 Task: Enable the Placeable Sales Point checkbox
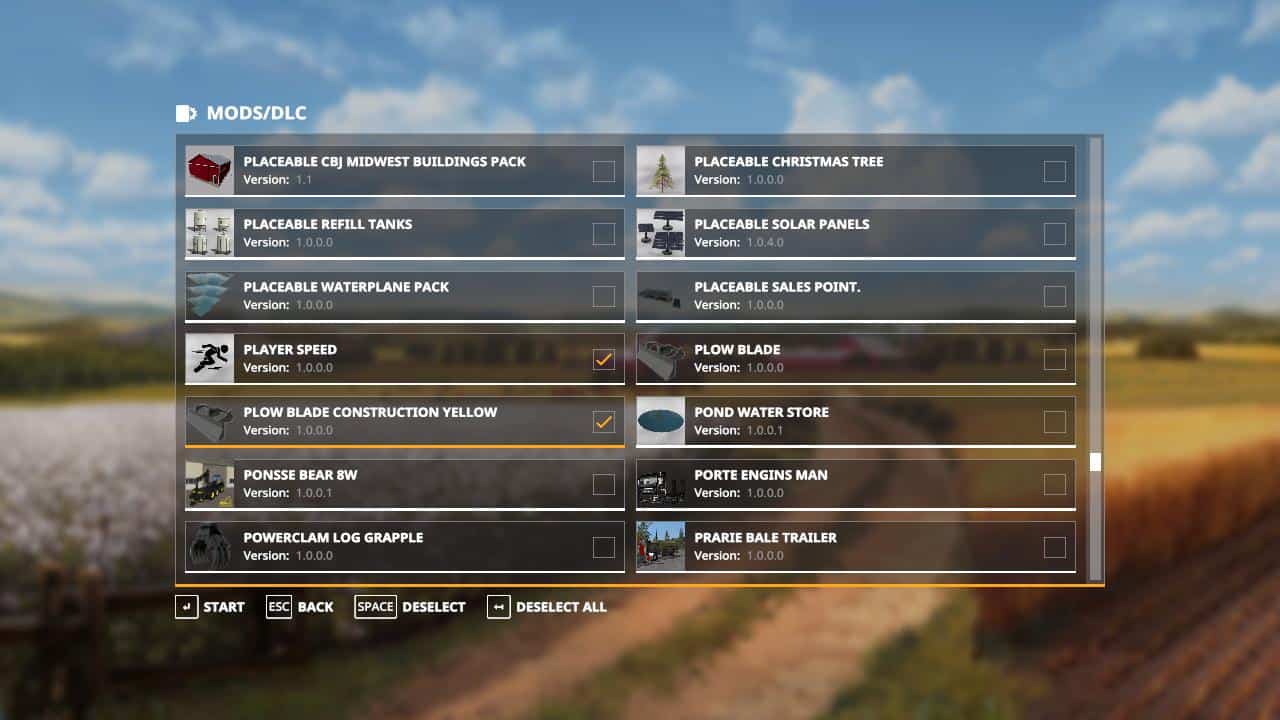click(x=1055, y=295)
